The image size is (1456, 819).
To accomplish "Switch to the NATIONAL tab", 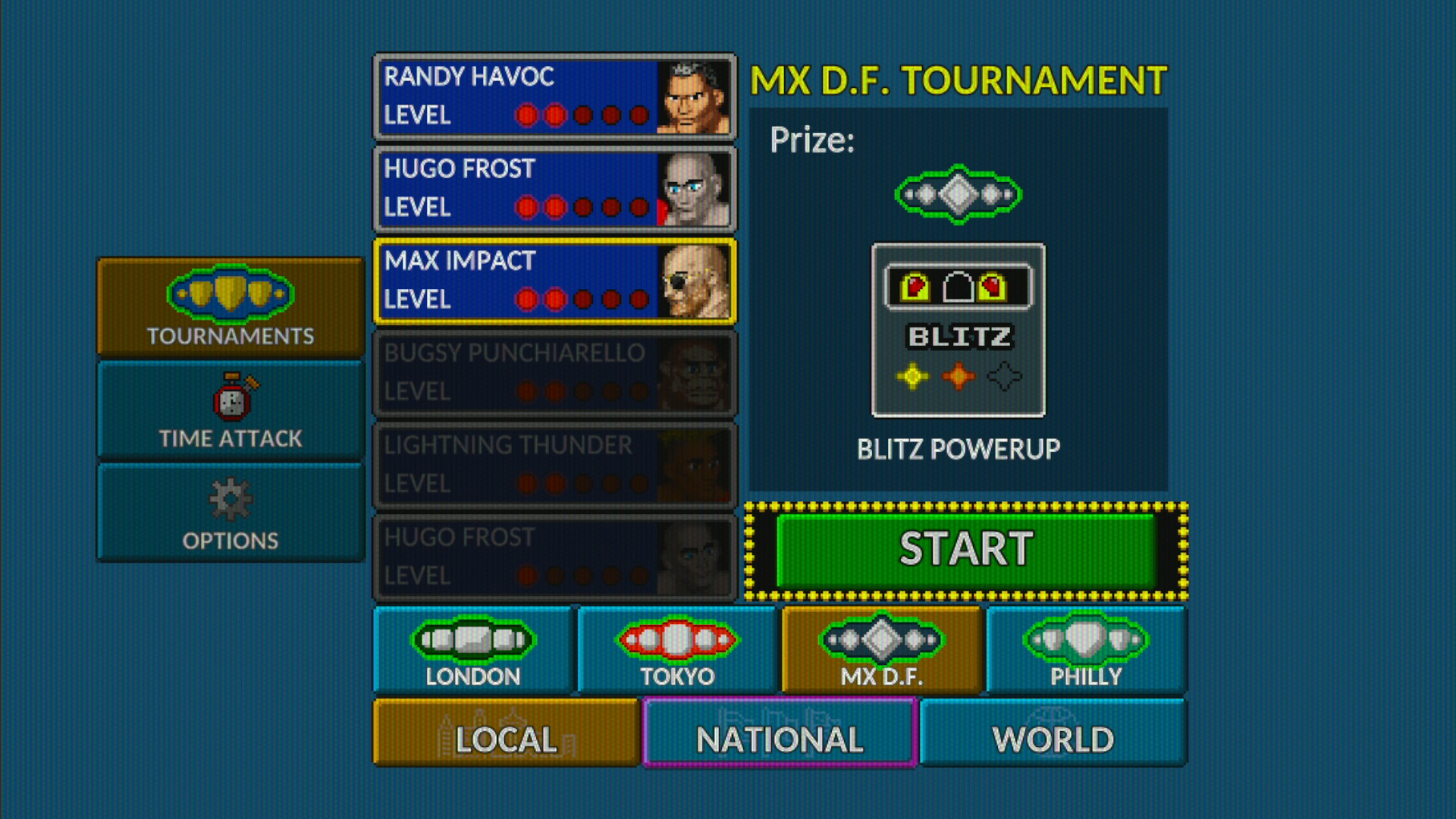I will pyautogui.click(x=779, y=734).
